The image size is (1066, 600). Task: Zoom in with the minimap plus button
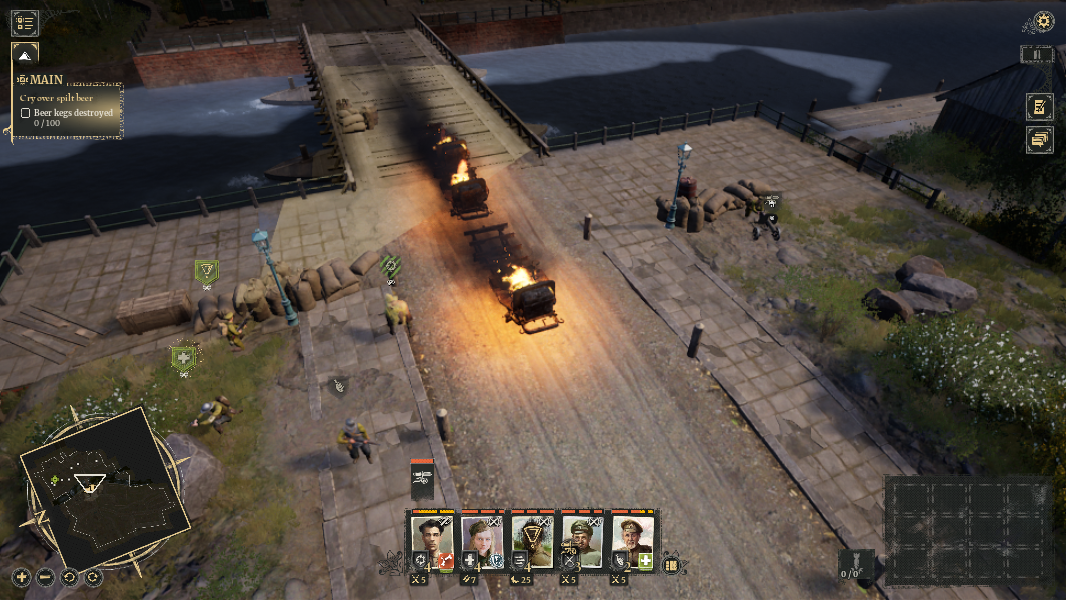(22, 577)
